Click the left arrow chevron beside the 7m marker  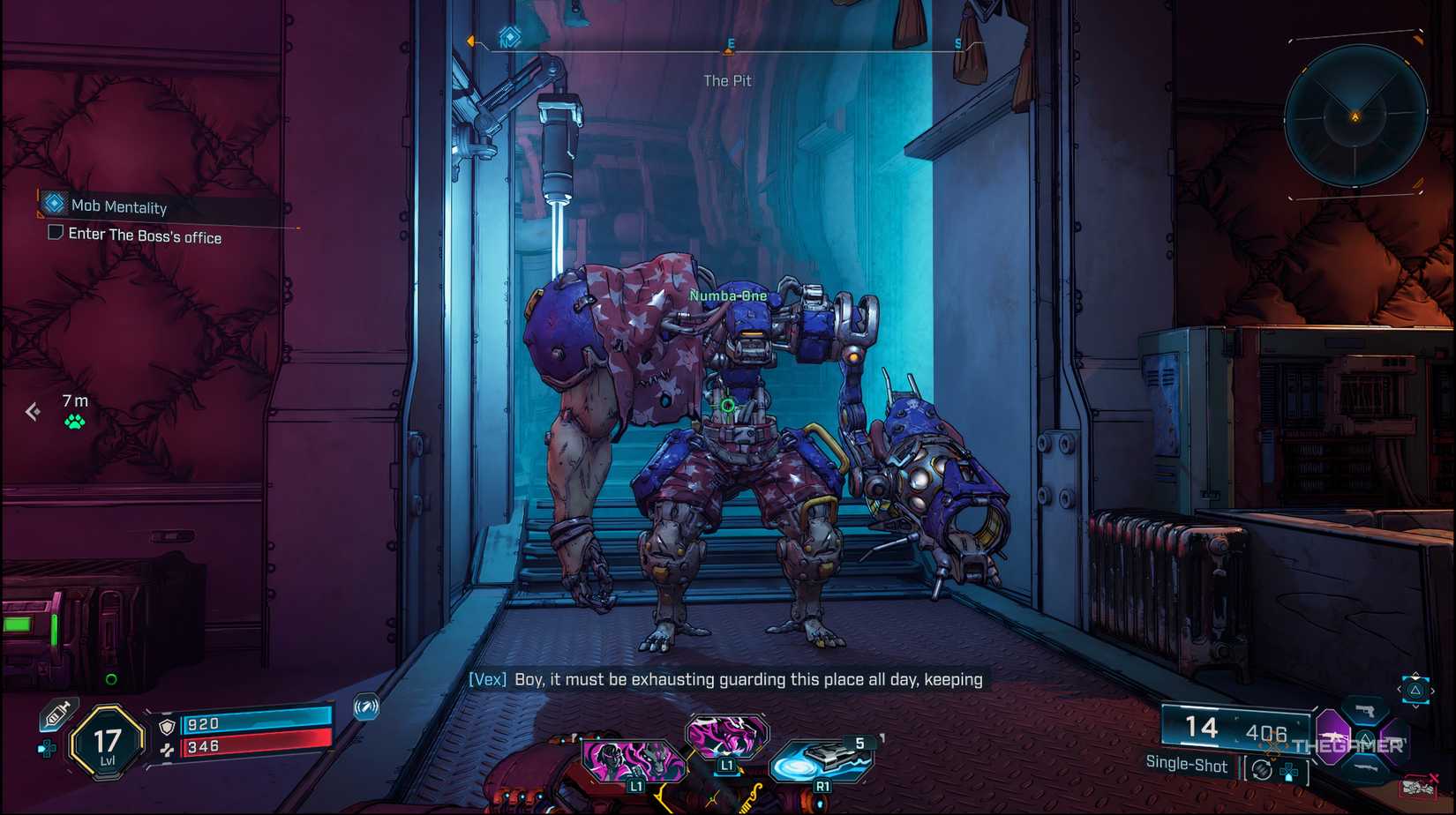pyautogui.click(x=34, y=408)
